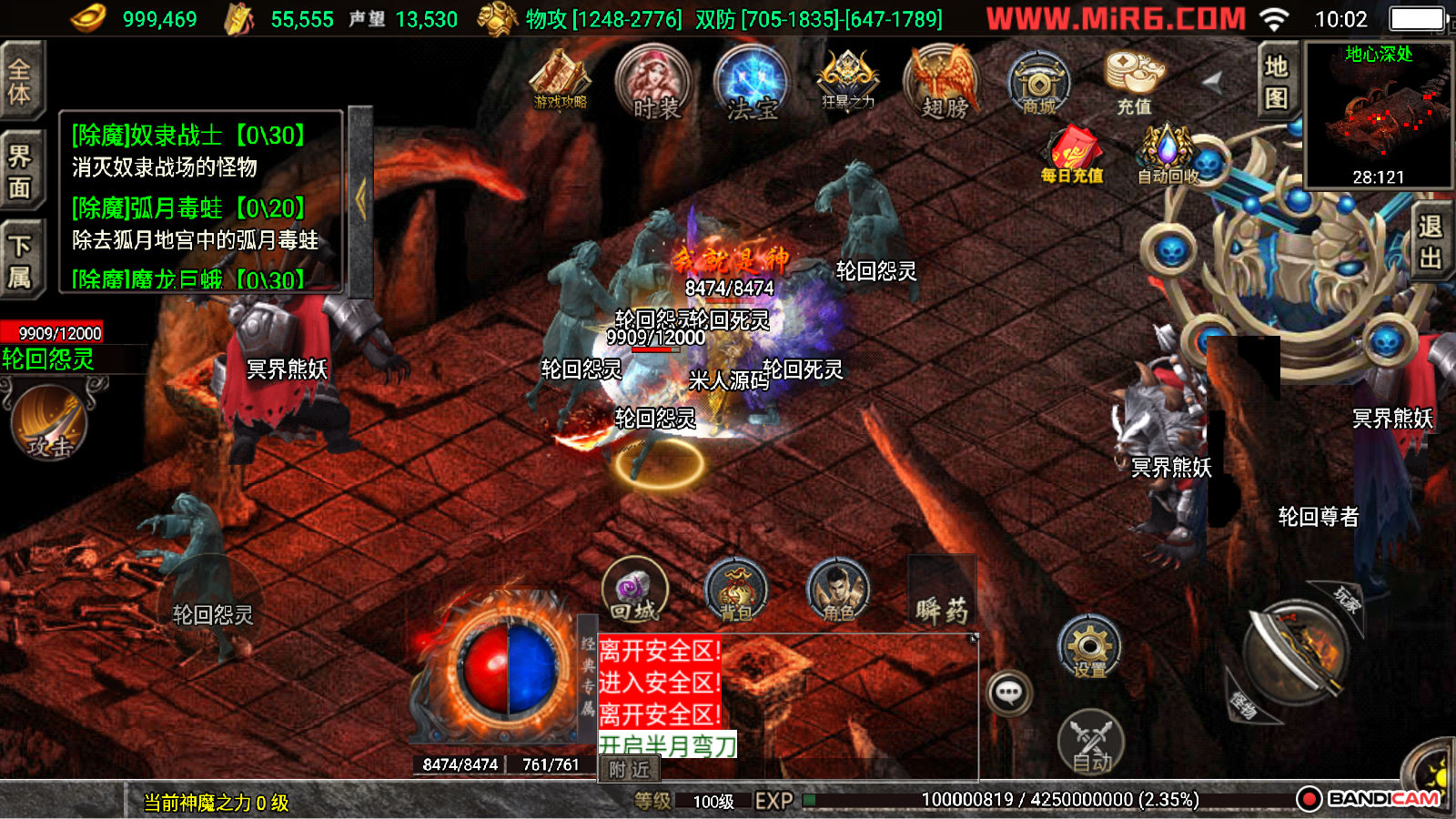Open the 狂暴之力 berserk power icon

pyautogui.click(x=847, y=80)
